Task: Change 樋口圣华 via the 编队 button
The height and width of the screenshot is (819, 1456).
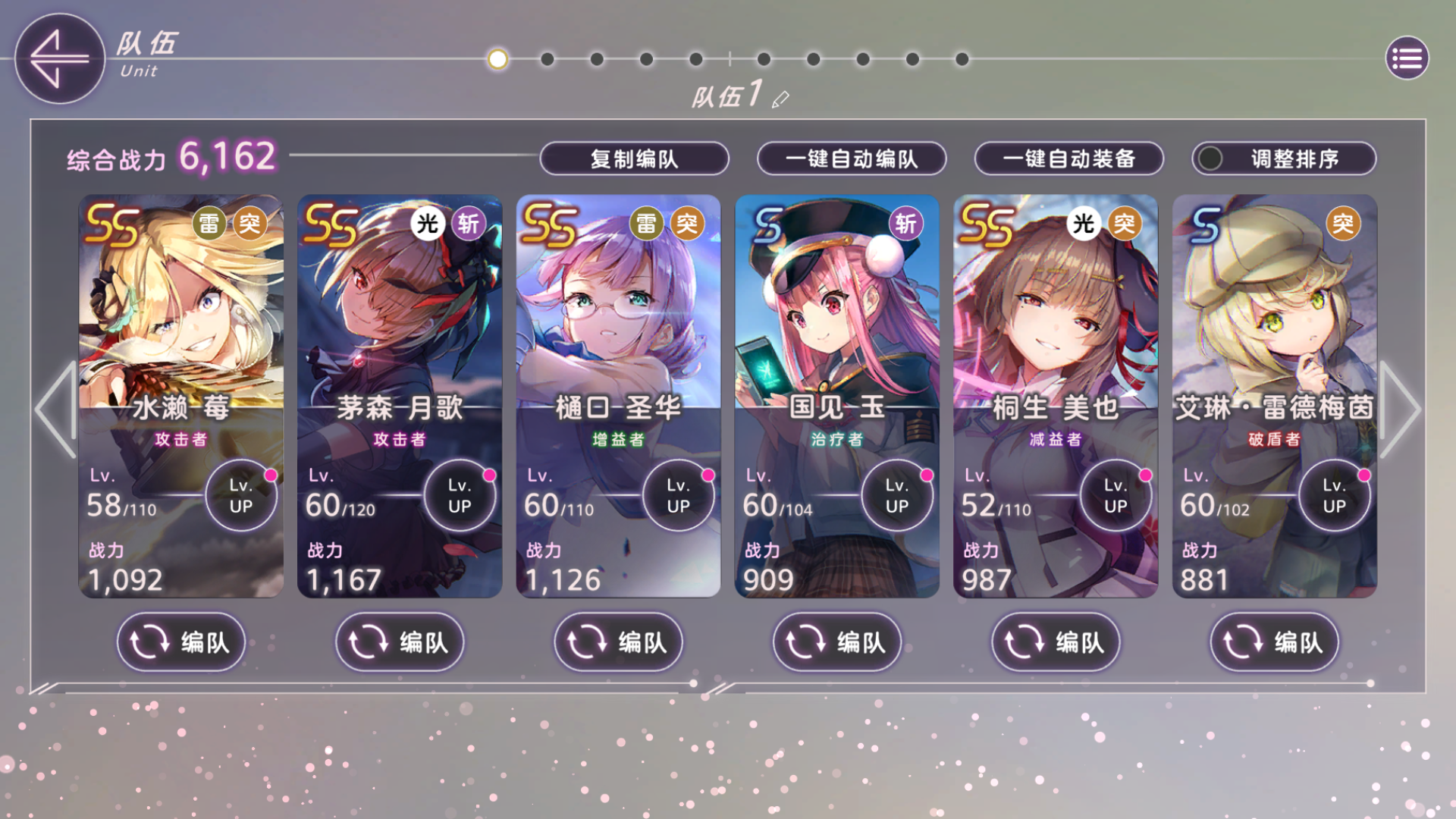Action: [x=618, y=642]
